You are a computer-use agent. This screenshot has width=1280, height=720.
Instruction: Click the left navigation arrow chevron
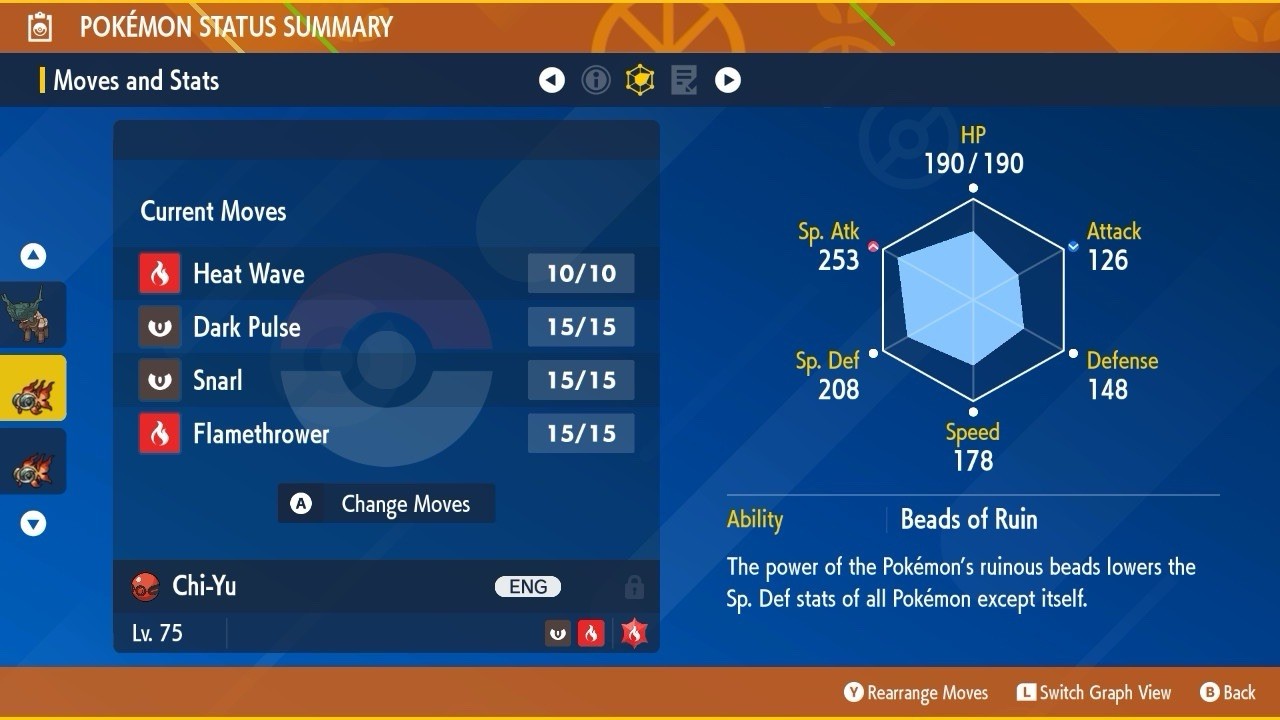(552, 80)
